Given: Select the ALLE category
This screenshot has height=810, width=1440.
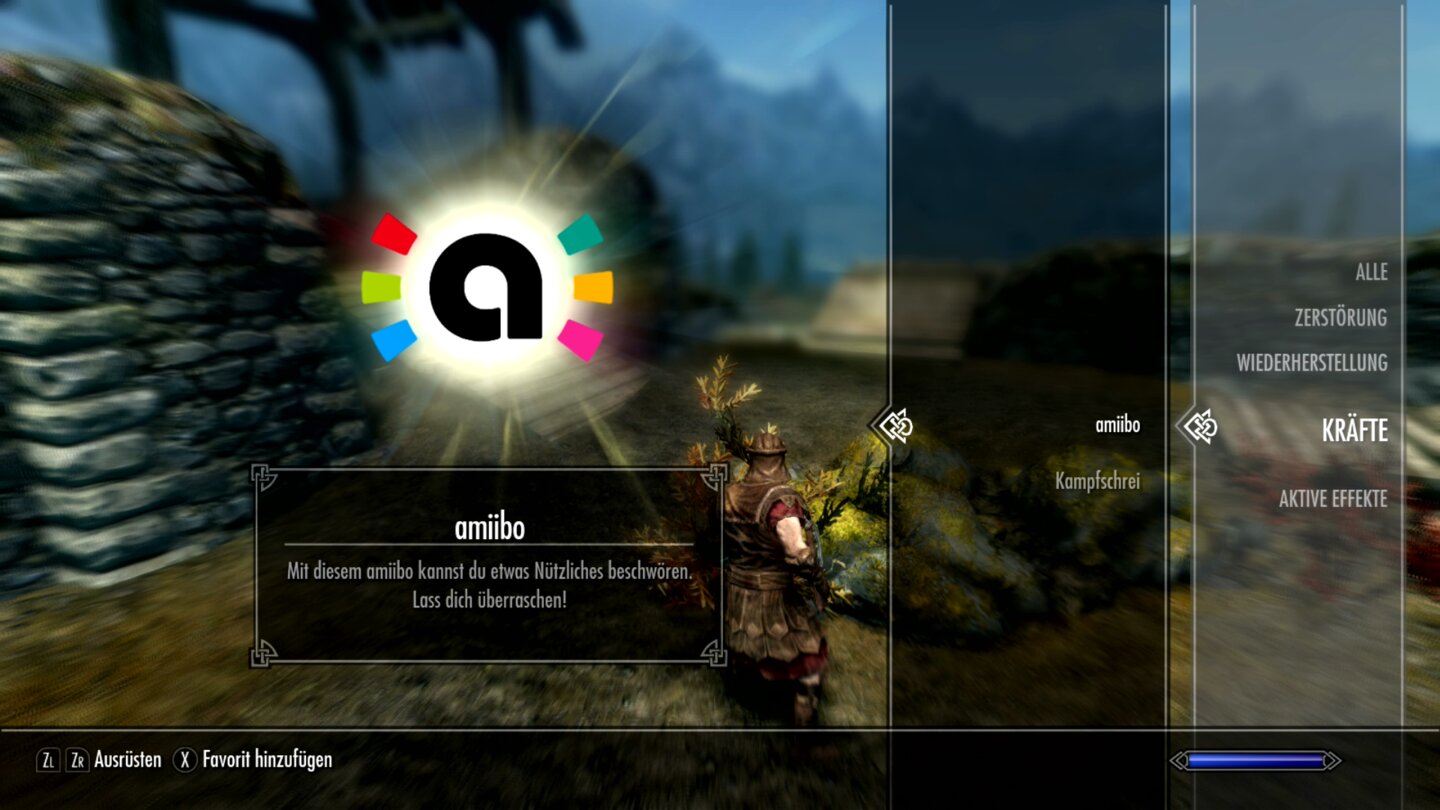Looking at the screenshot, I should coord(1374,272).
